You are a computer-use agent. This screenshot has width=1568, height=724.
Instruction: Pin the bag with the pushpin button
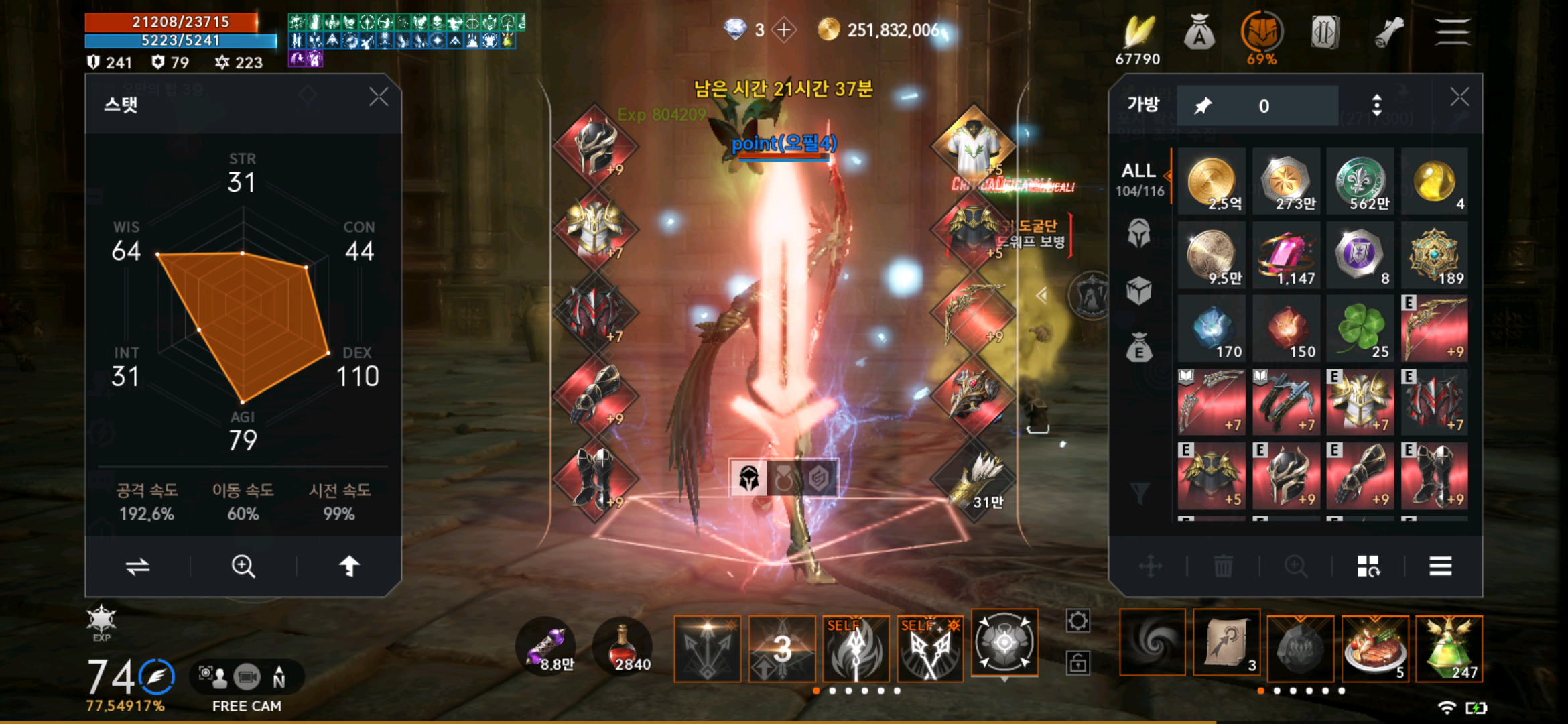point(1203,105)
